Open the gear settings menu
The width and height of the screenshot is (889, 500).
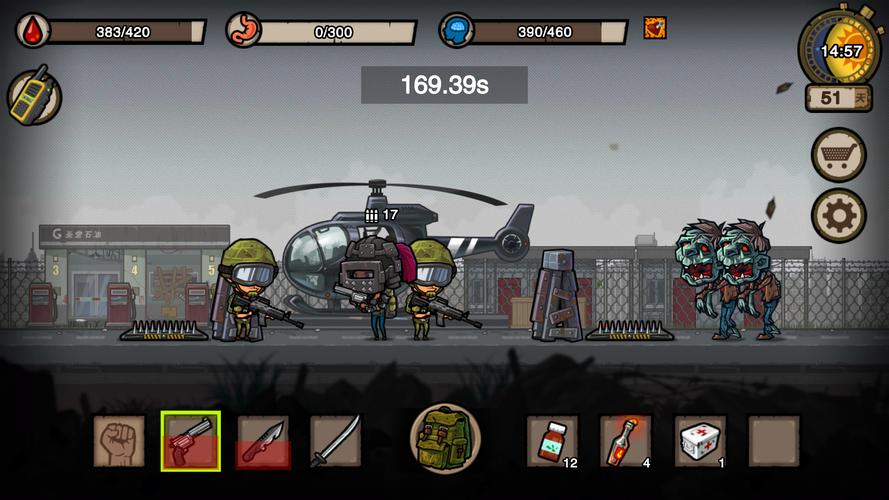[838, 215]
